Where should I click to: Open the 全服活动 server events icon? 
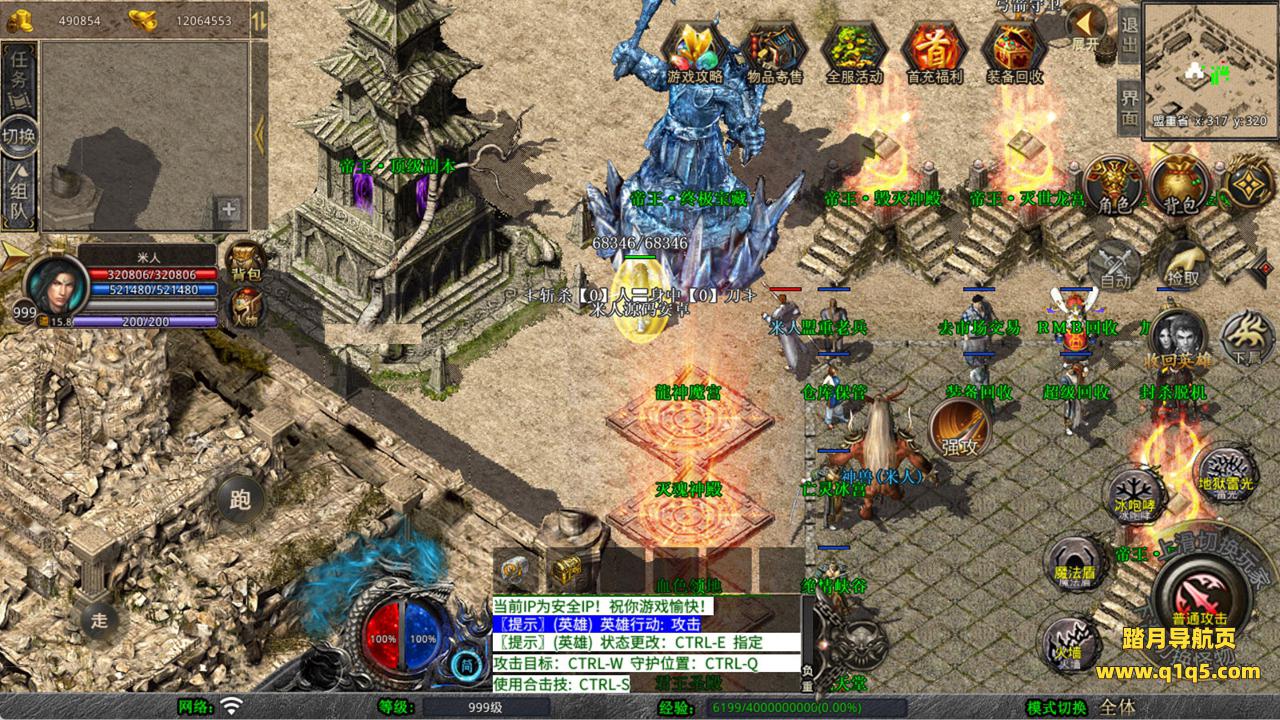click(x=855, y=48)
